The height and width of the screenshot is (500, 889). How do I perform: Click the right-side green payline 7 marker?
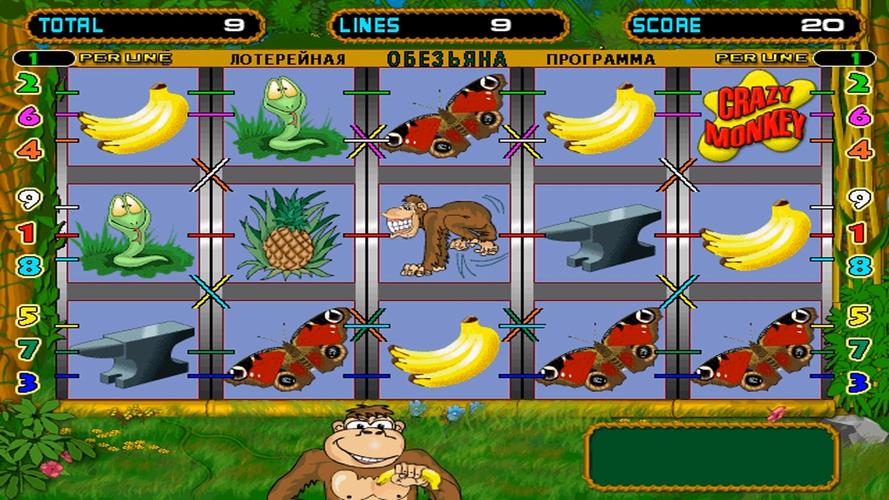(x=859, y=349)
